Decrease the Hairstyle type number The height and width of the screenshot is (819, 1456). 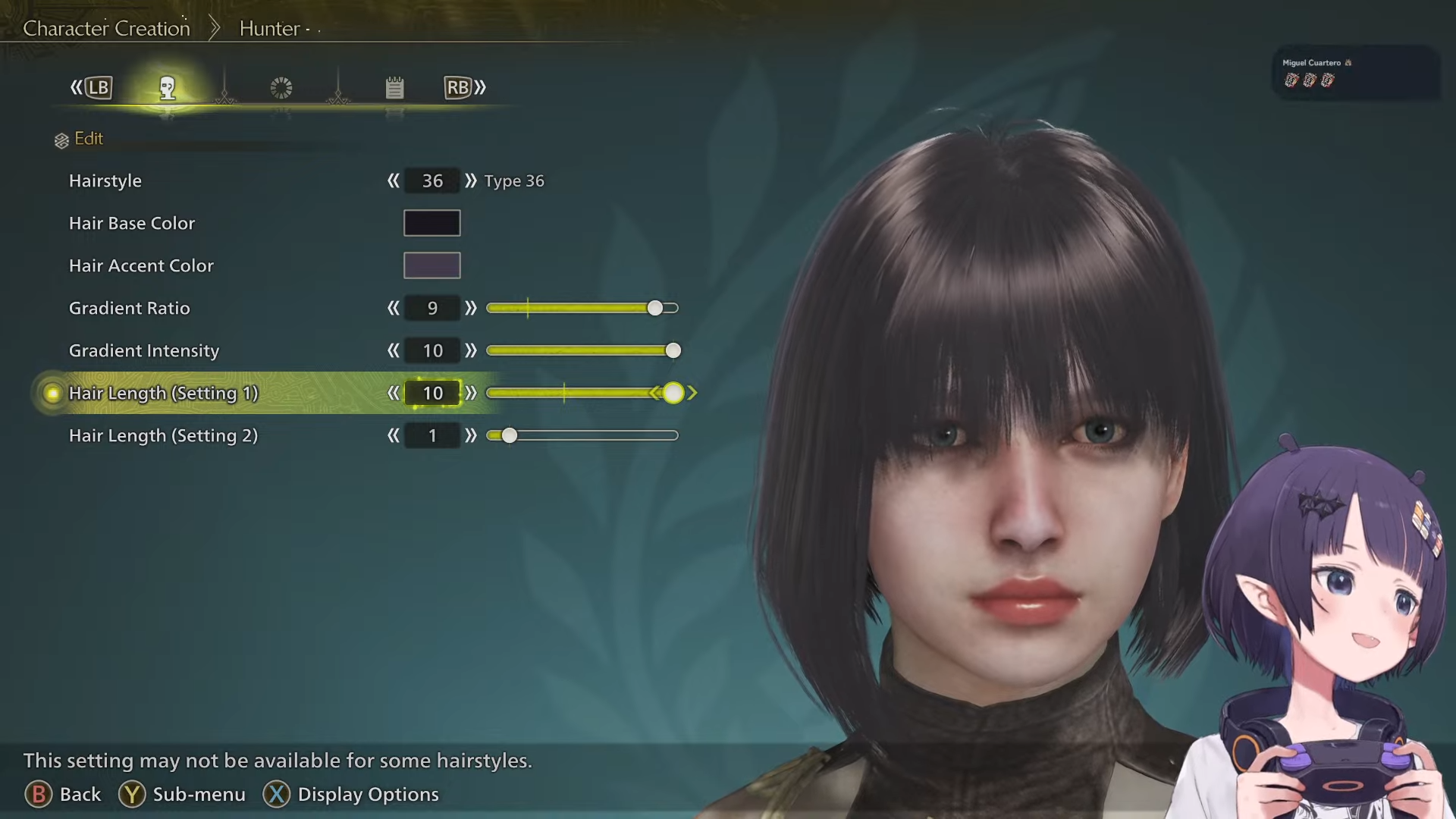393,181
